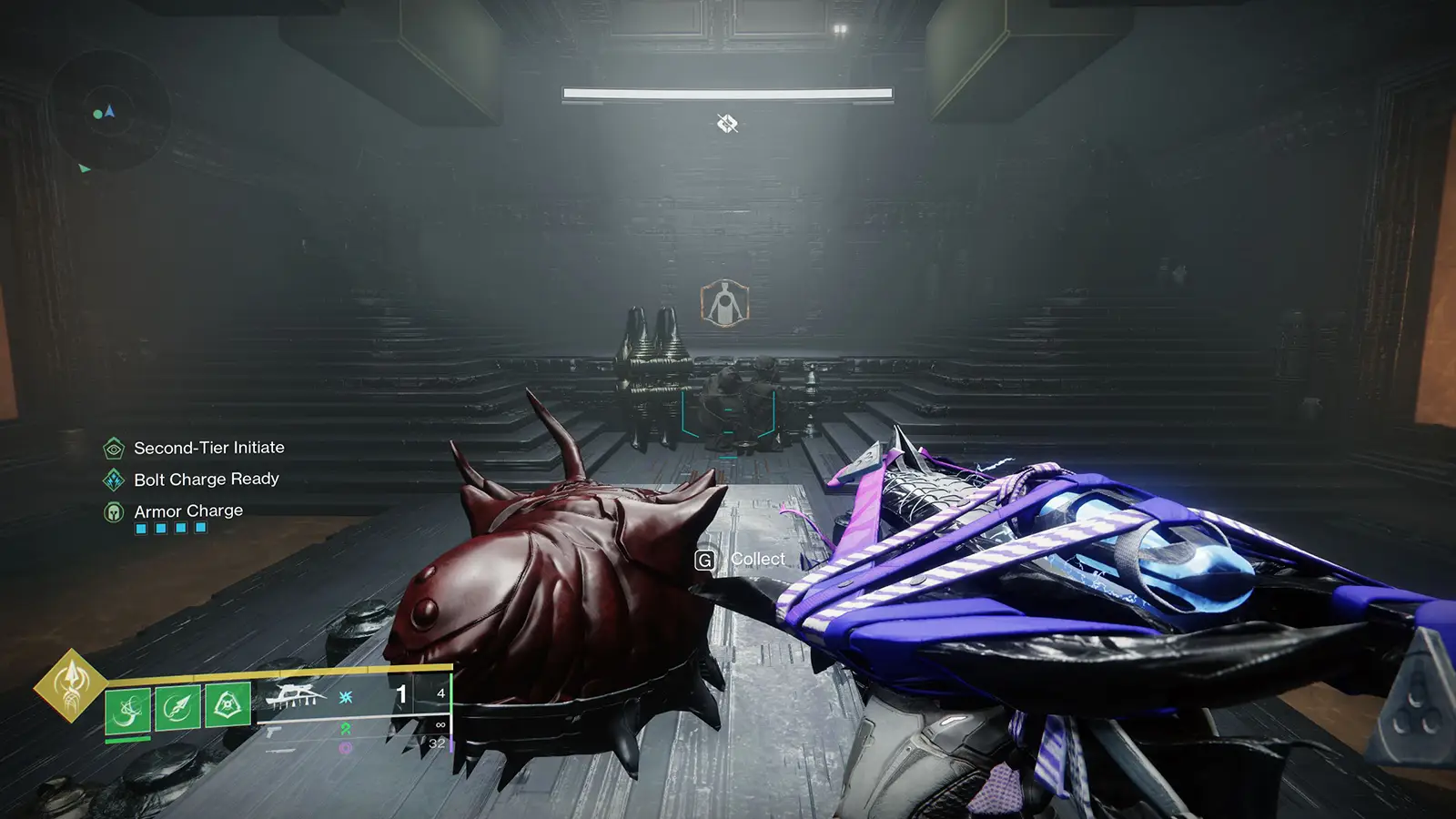The image size is (1456, 819).
Task: Select the equipped heavy weapon icon
Action: coord(294,696)
